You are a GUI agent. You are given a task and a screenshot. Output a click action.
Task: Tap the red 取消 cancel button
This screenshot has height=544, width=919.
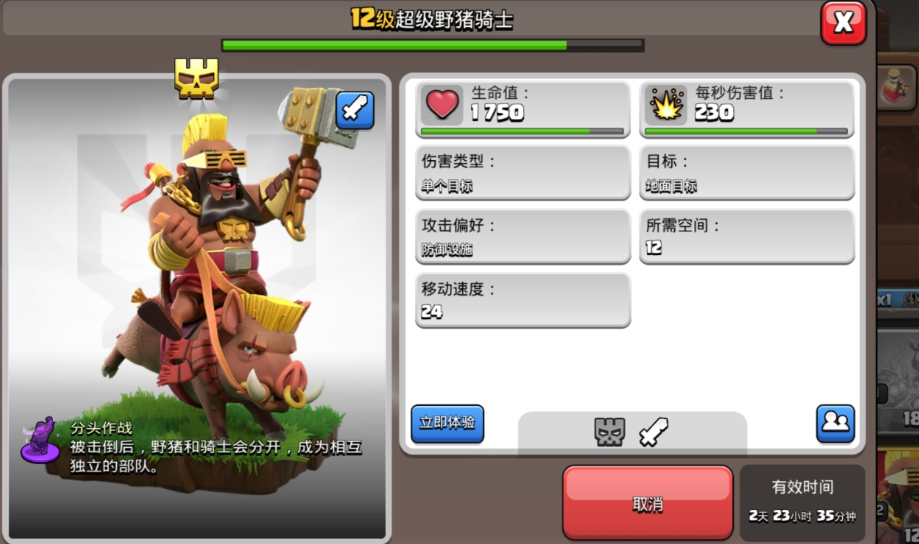tap(648, 503)
